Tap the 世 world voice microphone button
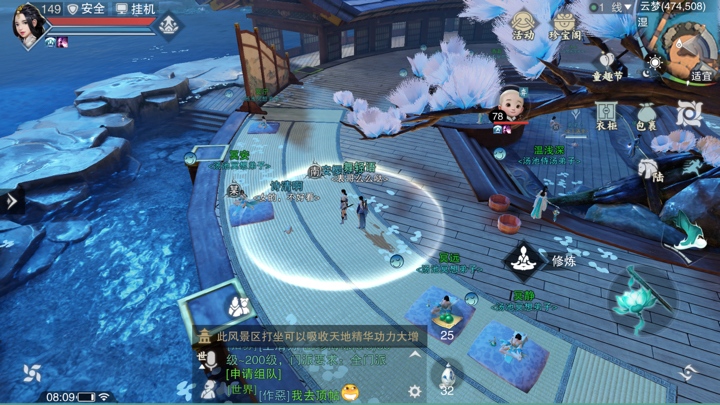720x405 pixels. click(209, 361)
